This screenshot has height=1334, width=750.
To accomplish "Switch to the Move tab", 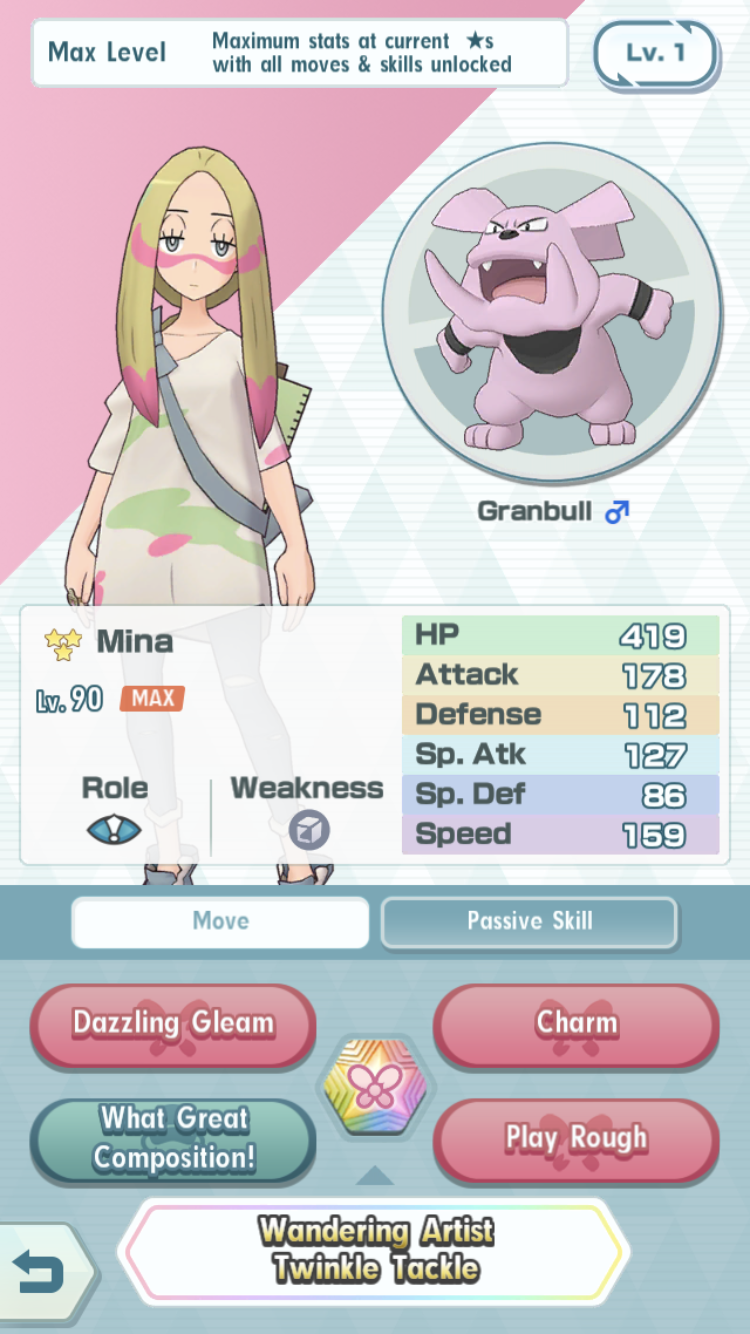I will pyautogui.click(x=220, y=921).
